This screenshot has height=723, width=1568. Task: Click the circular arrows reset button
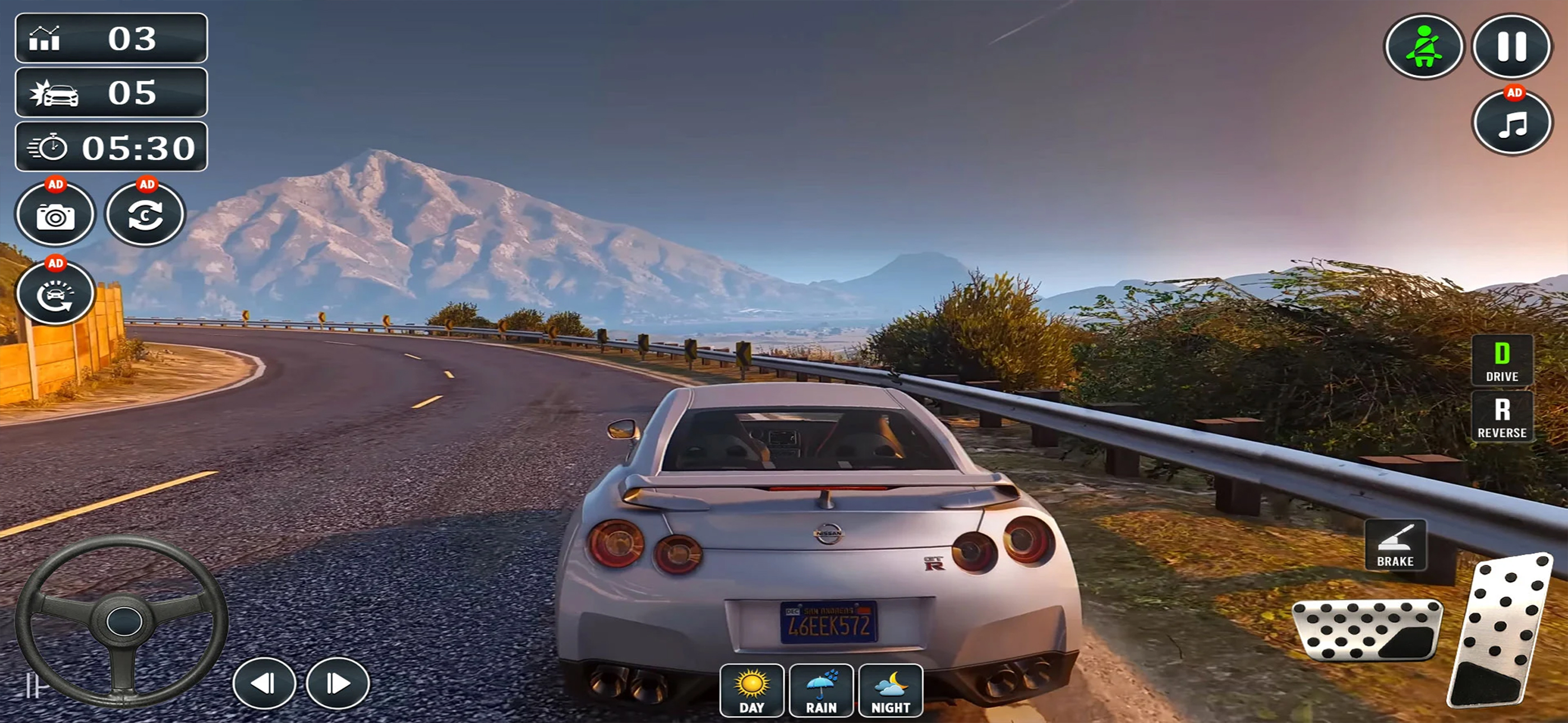pos(145,214)
